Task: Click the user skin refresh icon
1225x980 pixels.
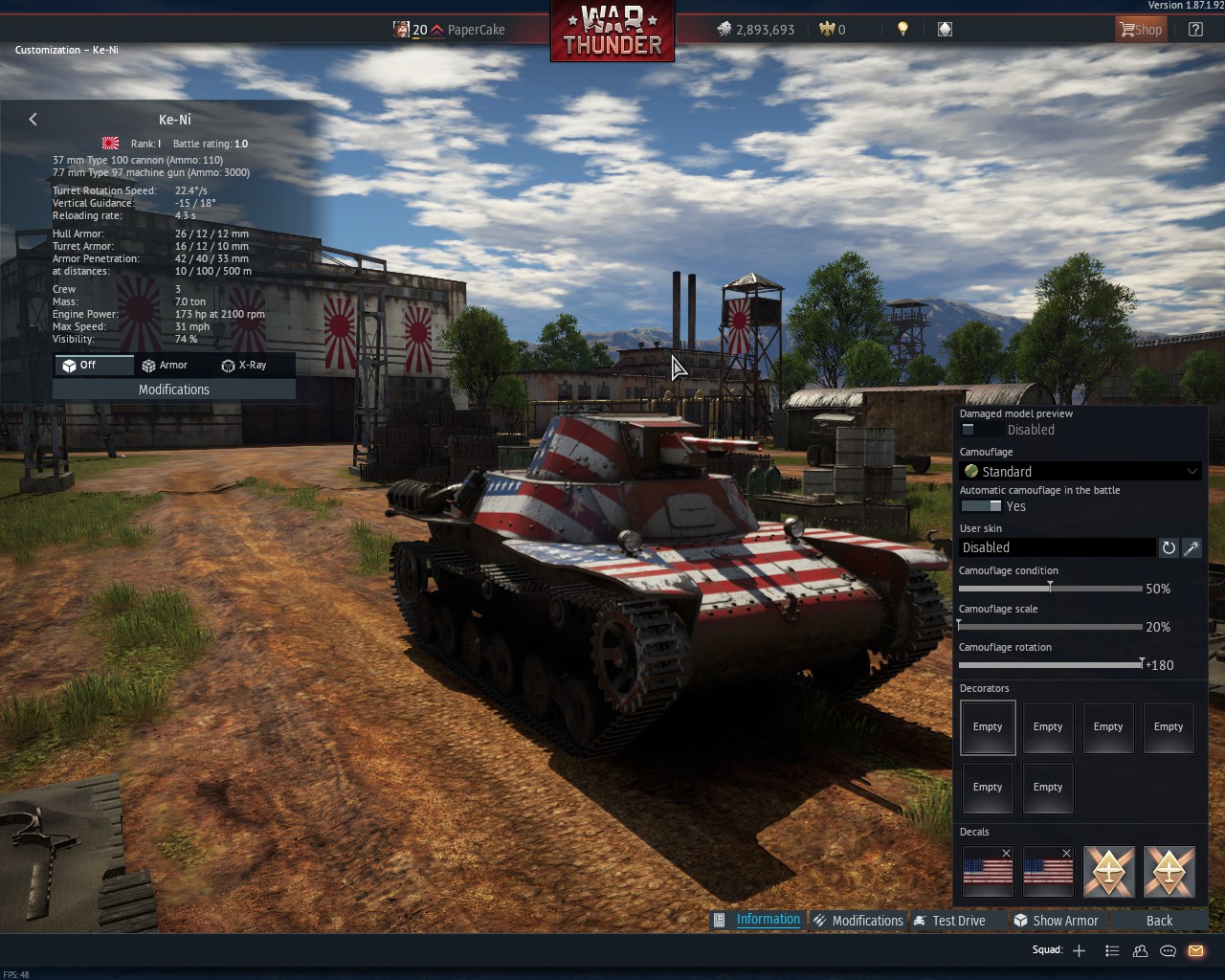Action: point(1169,547)
